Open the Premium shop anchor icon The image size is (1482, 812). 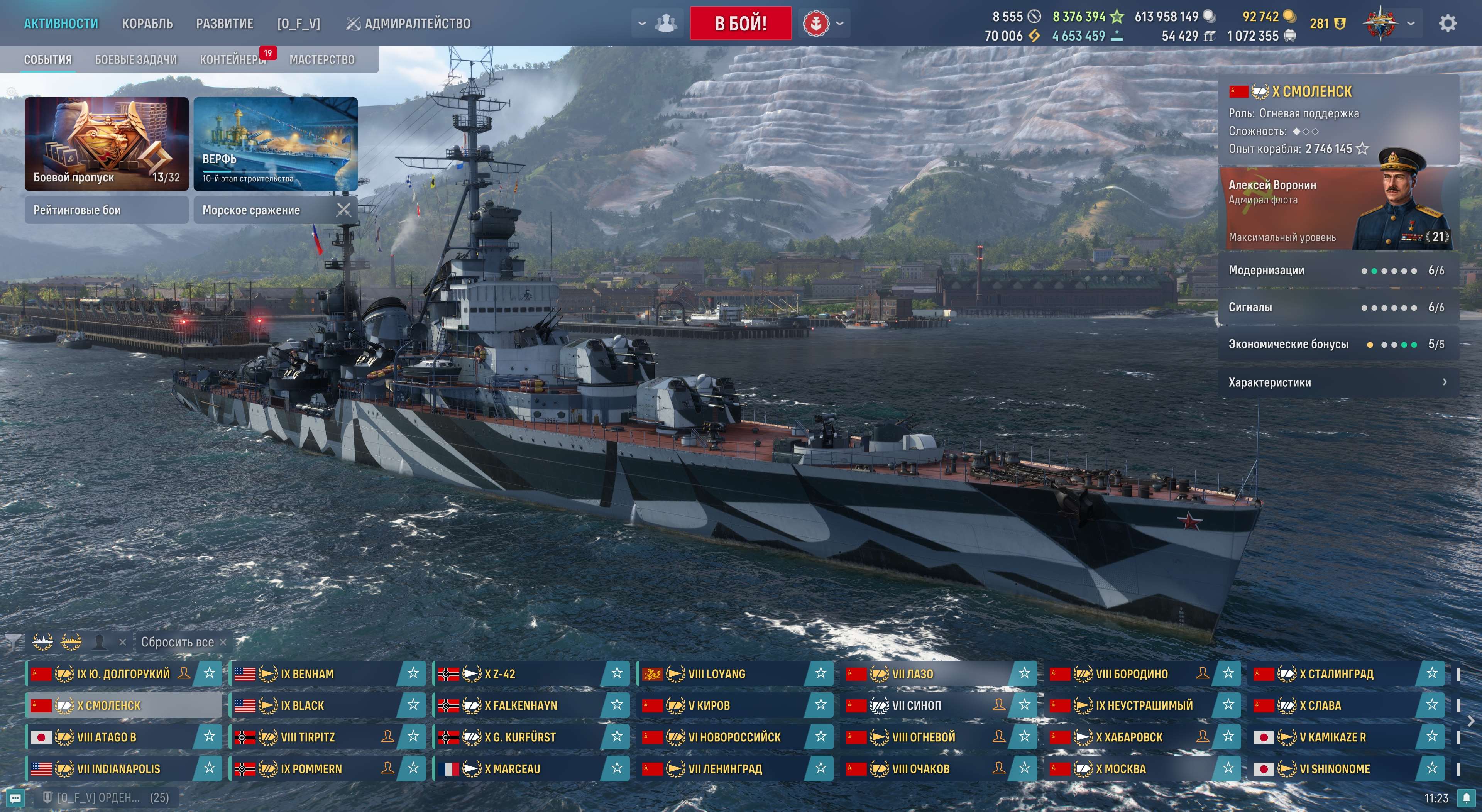point(816,23)
